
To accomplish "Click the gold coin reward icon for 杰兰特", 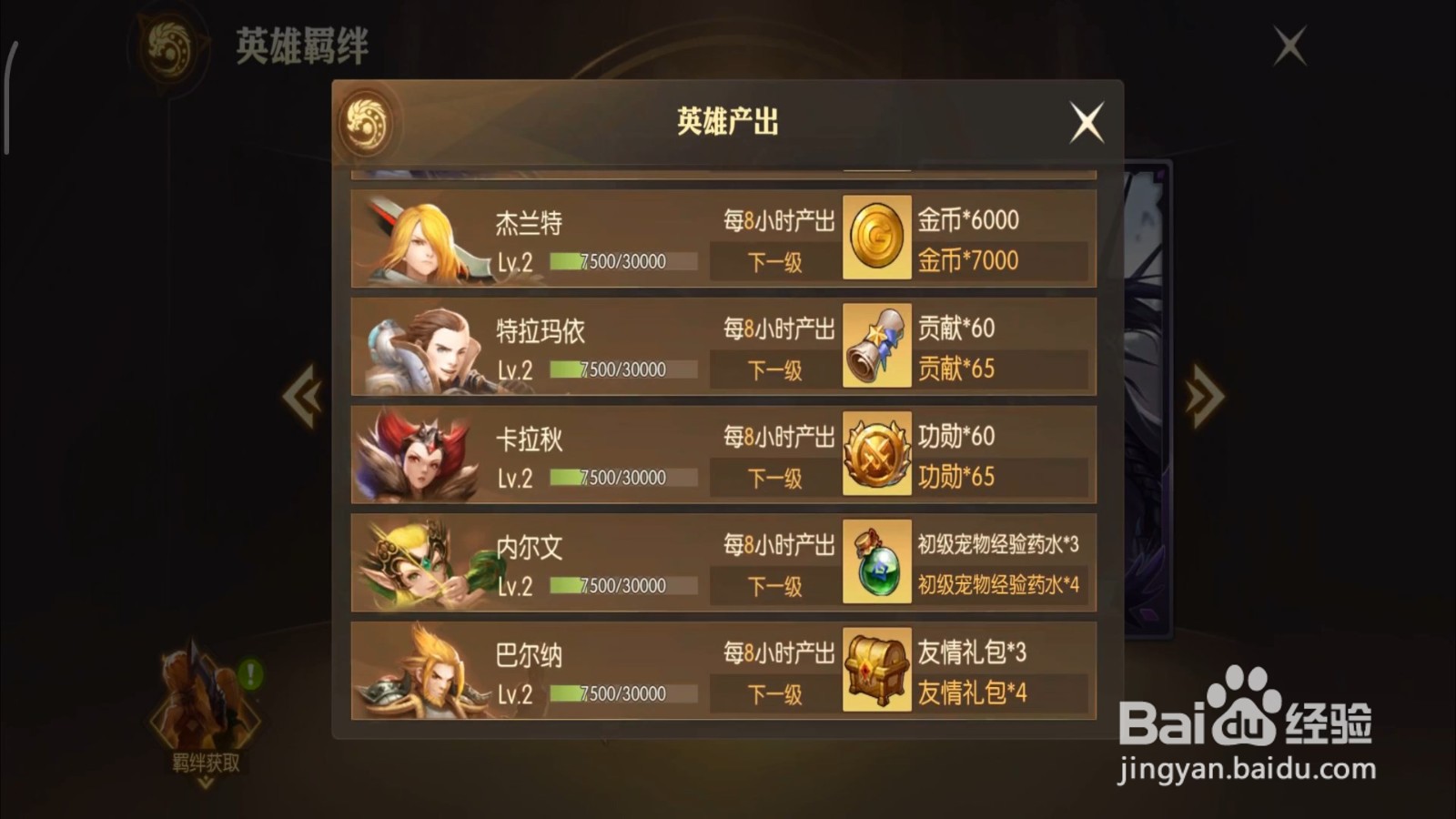I will (876, 239).
